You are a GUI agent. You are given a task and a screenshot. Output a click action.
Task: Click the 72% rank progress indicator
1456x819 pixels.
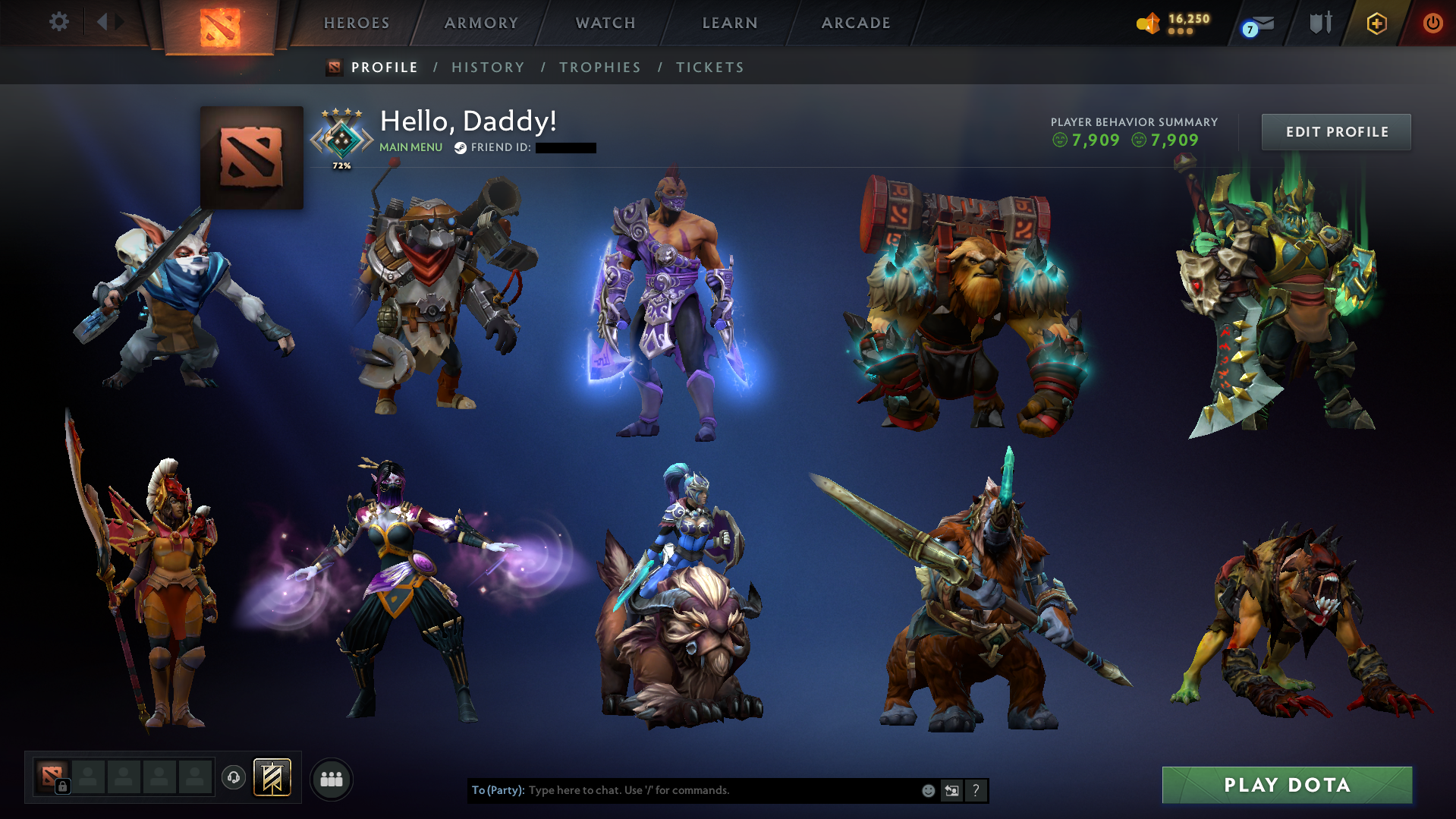click(x=342, y=164)
